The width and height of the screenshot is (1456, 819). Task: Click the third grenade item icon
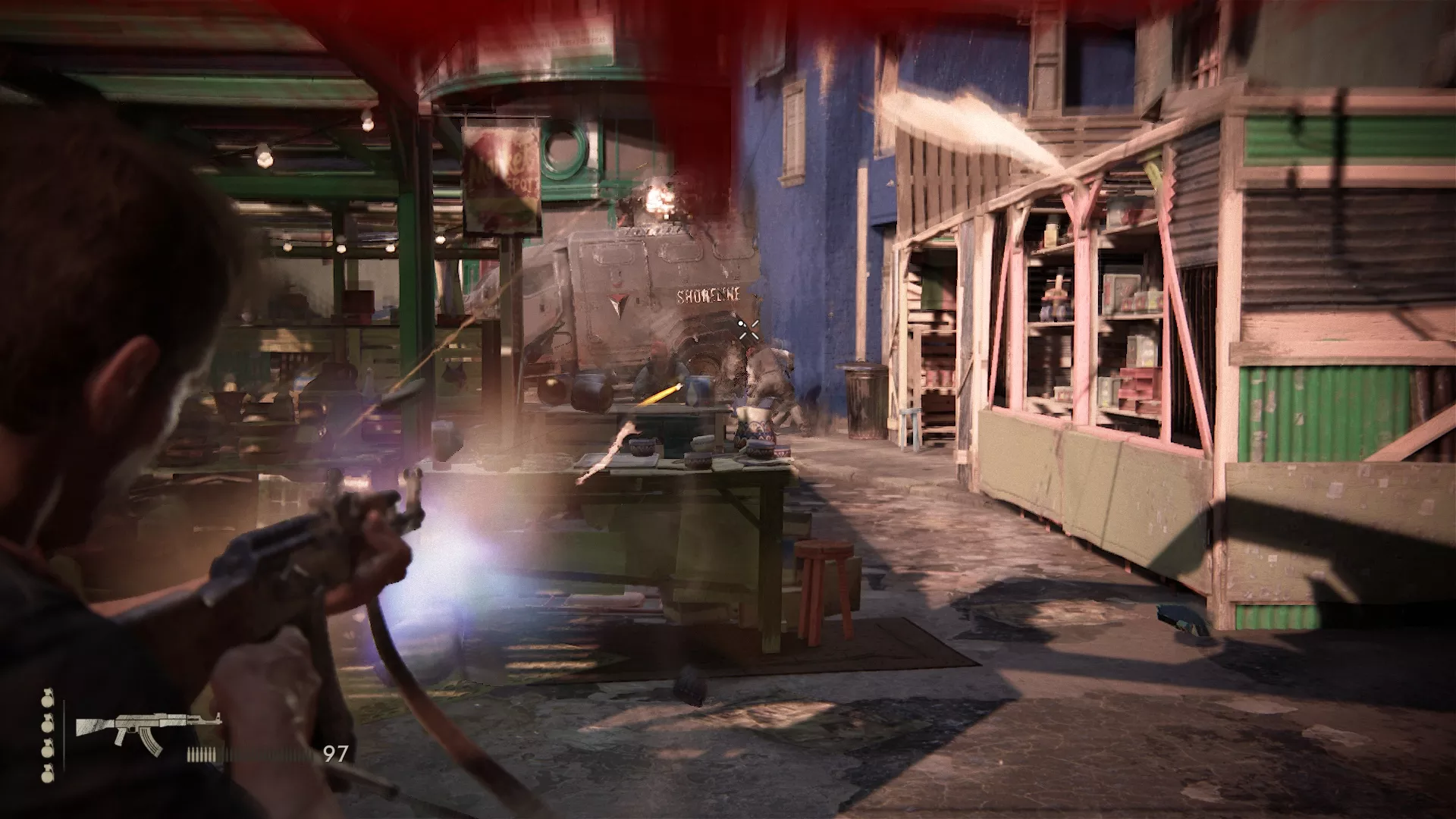click(x=47, y=749)
